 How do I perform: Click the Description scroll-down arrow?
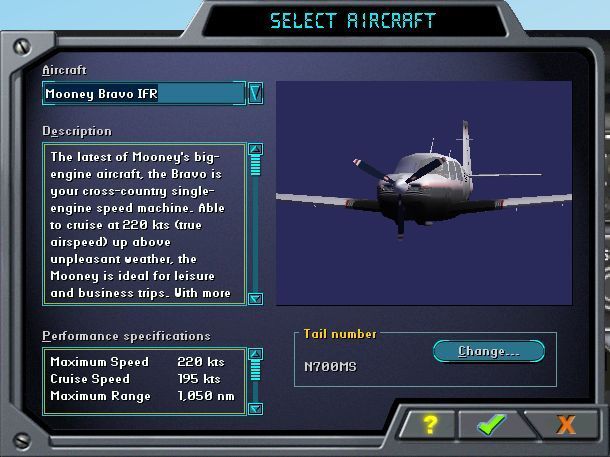[x=255, y=298]
